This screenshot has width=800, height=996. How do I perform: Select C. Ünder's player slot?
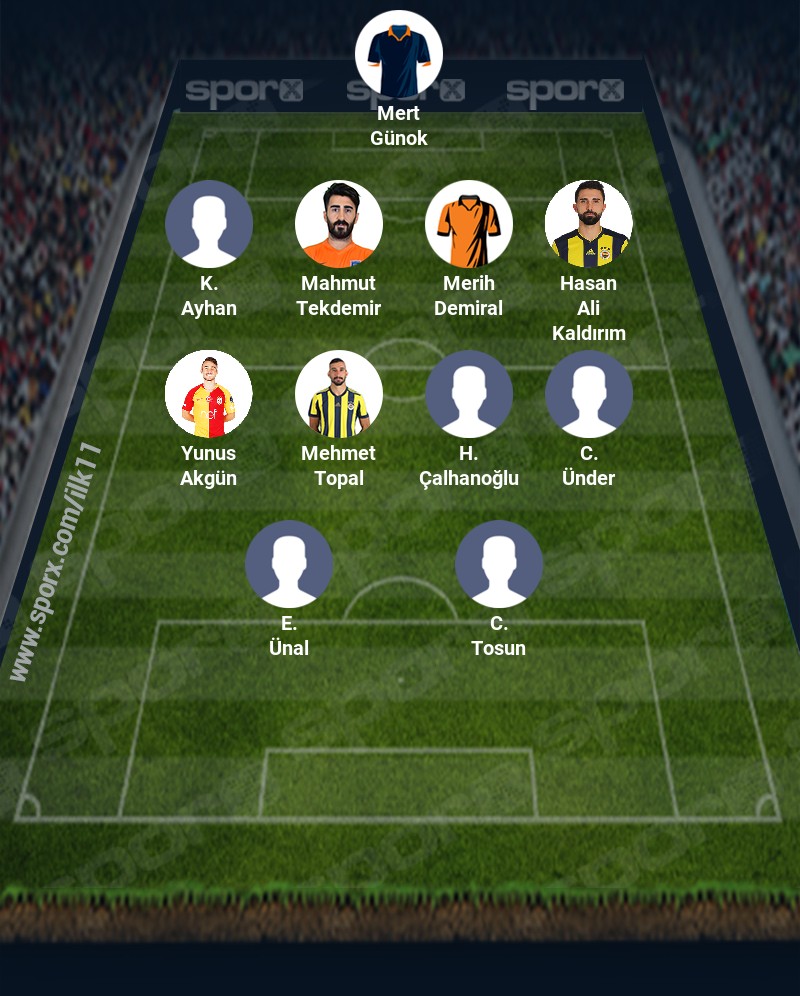tap(589, 394)
